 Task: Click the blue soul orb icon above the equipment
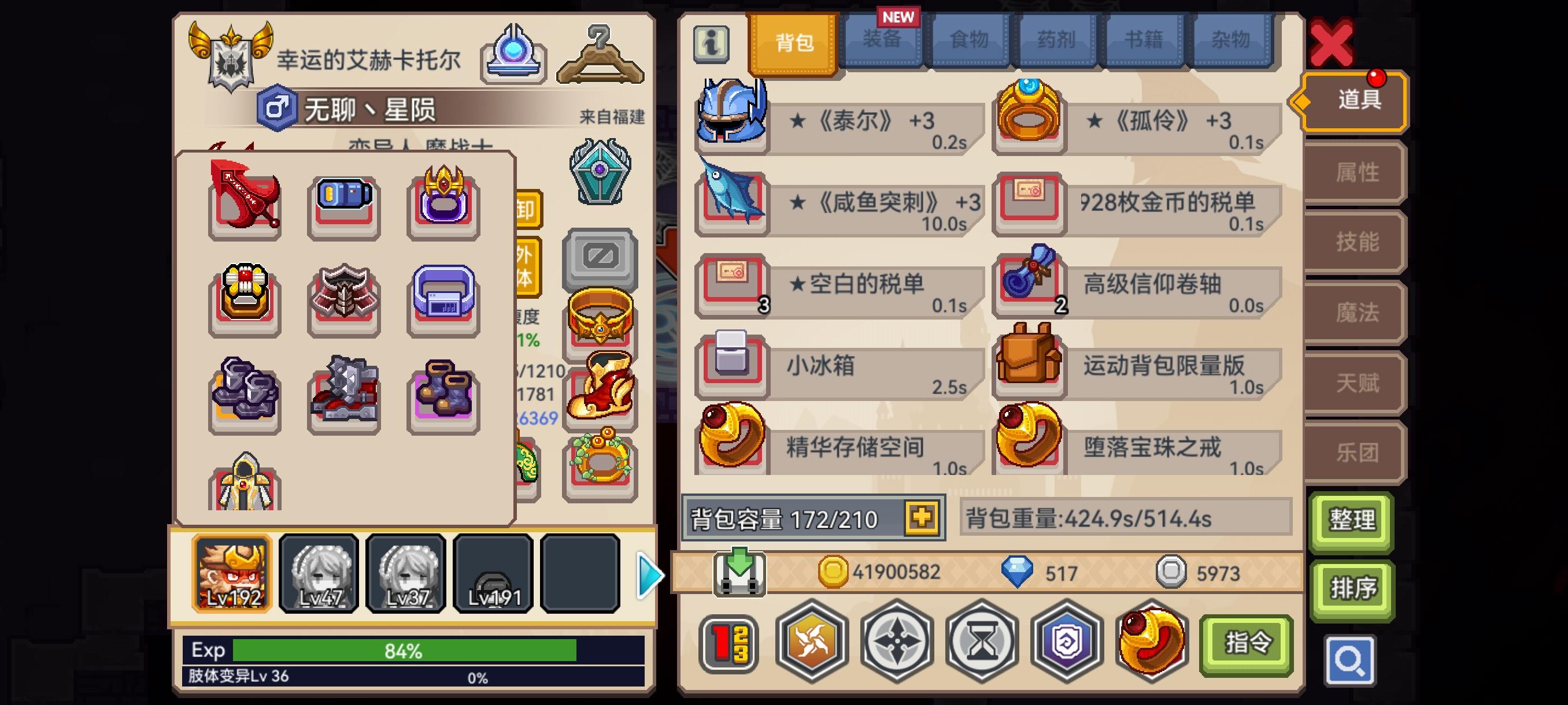click(515, 55)
